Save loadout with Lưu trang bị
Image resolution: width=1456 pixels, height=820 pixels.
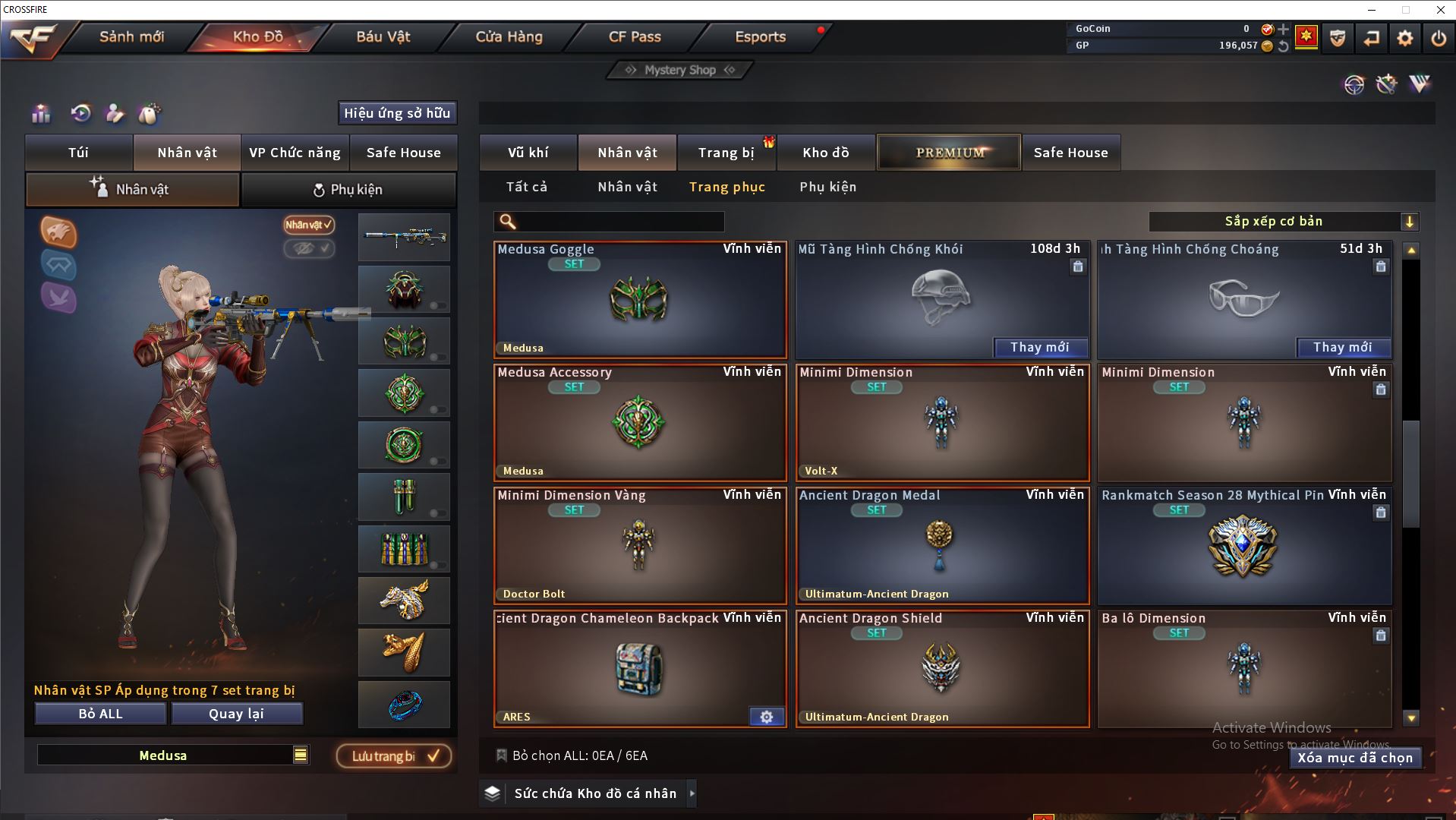point(394,756)
